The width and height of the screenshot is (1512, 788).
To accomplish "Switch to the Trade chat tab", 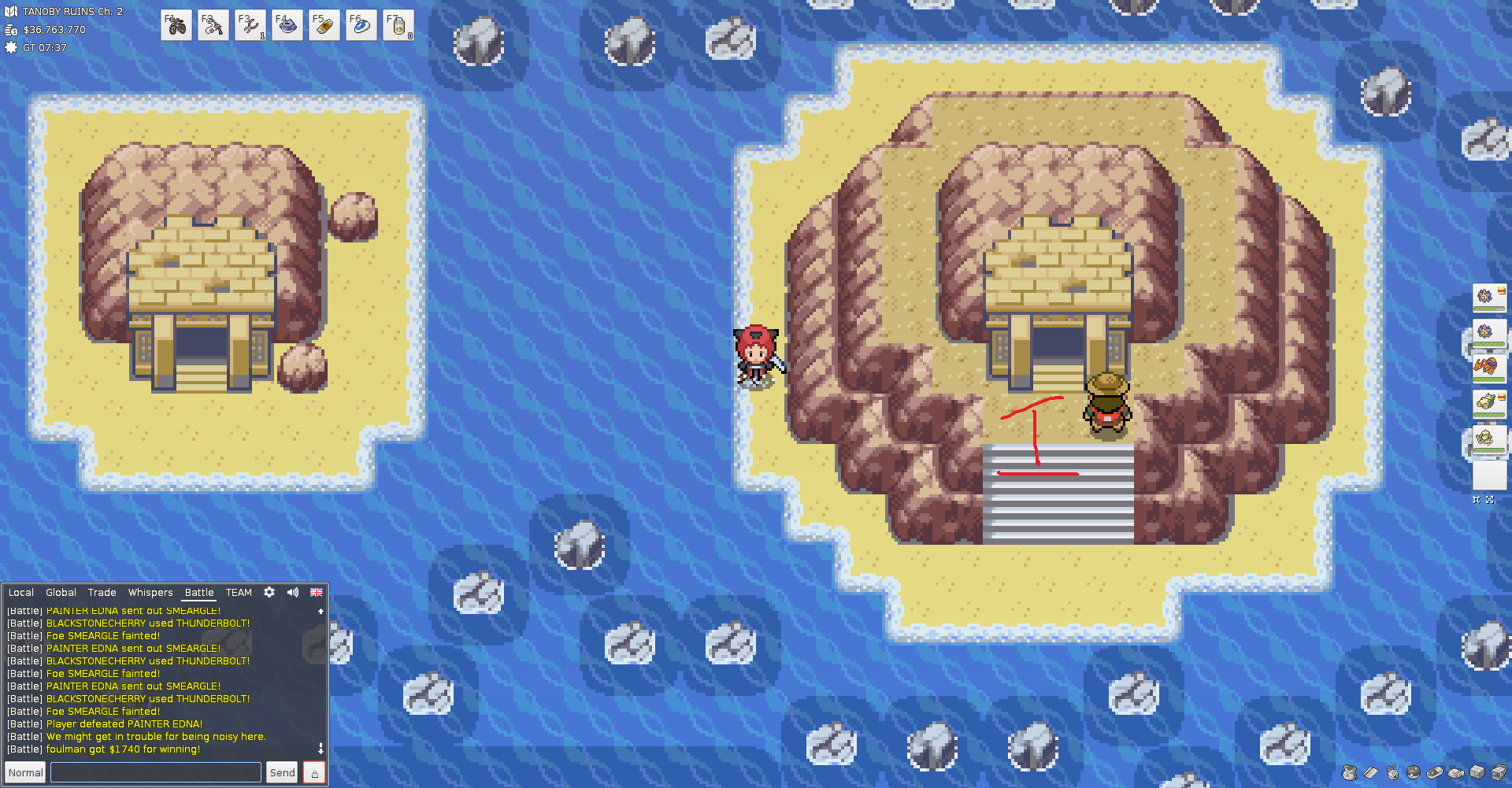I will (102, 593).
